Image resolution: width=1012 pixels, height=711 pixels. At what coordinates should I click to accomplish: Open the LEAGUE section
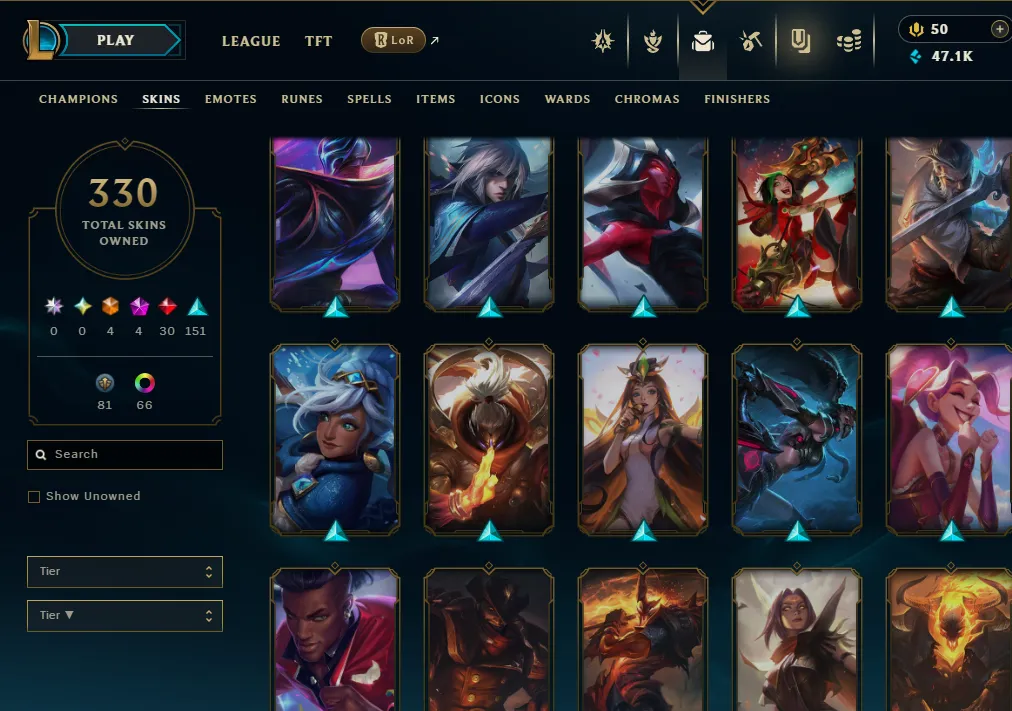[x=250, y=41]
